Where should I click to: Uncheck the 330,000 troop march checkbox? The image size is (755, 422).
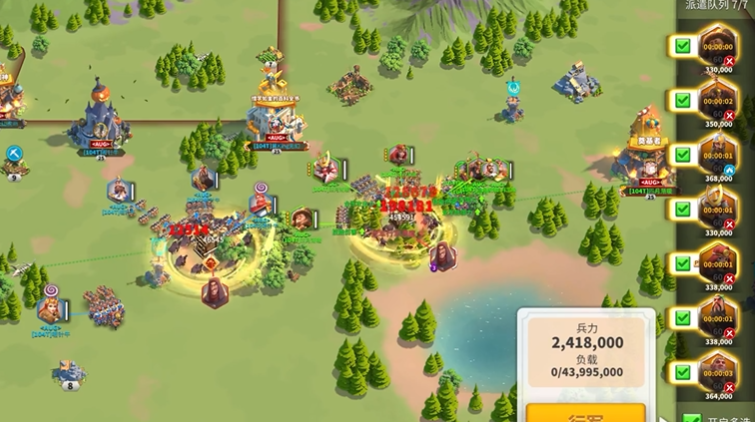(x=682, y=46)
